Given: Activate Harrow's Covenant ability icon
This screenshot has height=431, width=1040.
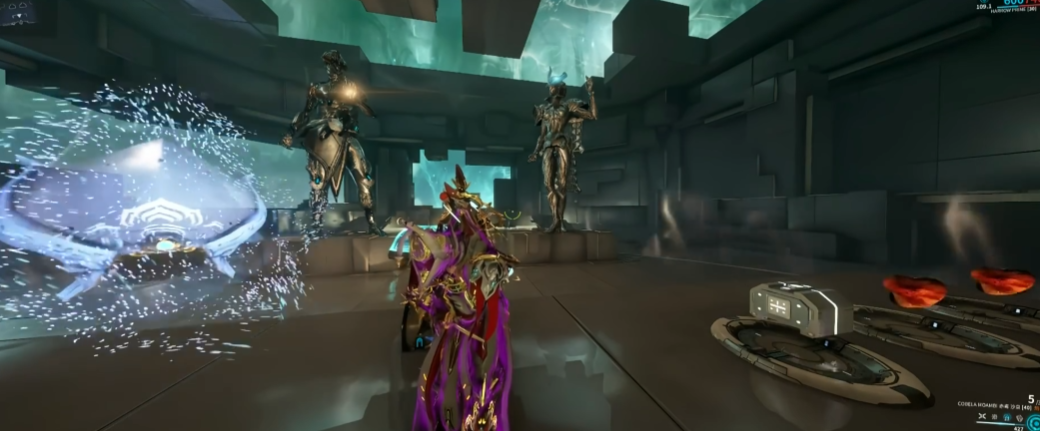Looking at the screenshot, I should (1020, 418).
